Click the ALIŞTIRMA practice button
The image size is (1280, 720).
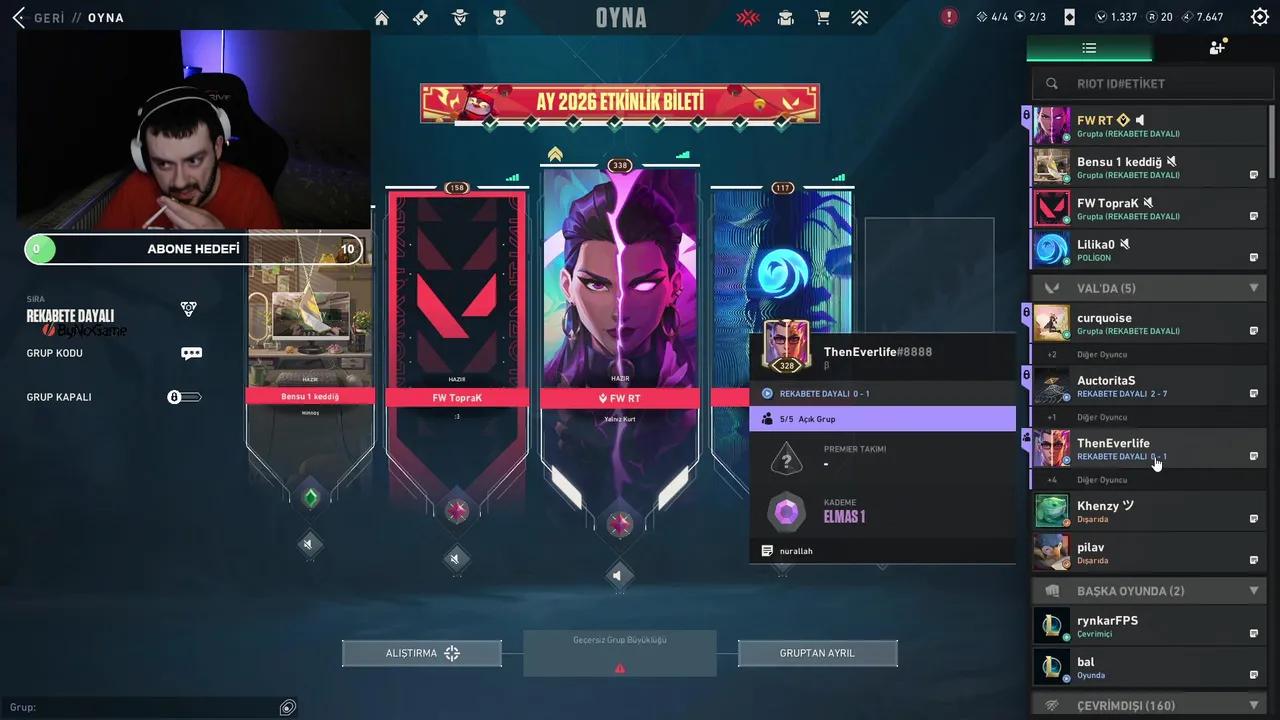point(421,653)
